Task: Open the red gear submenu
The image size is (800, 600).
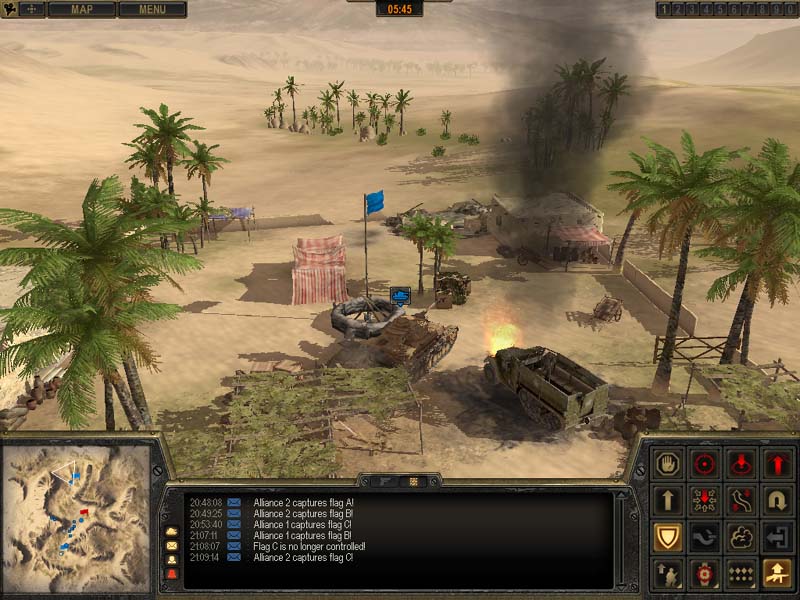Action: 705,573
